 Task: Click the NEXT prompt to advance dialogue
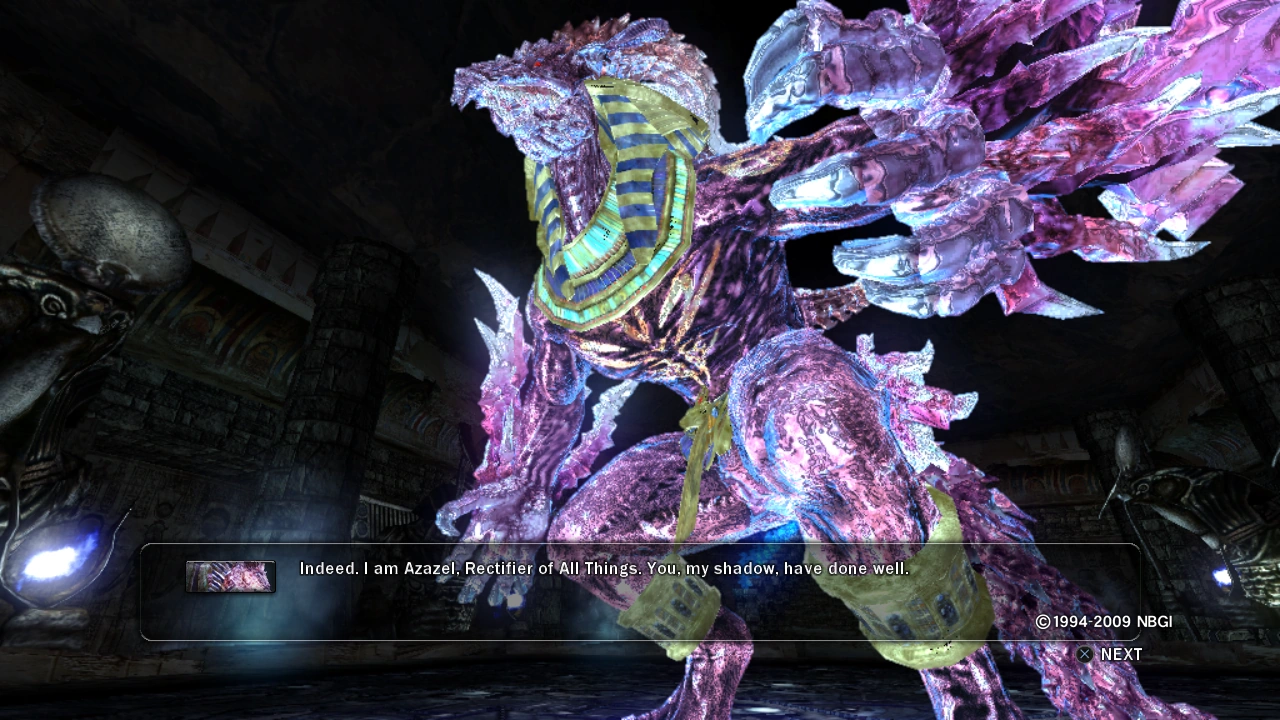[x=1120, y=654]
